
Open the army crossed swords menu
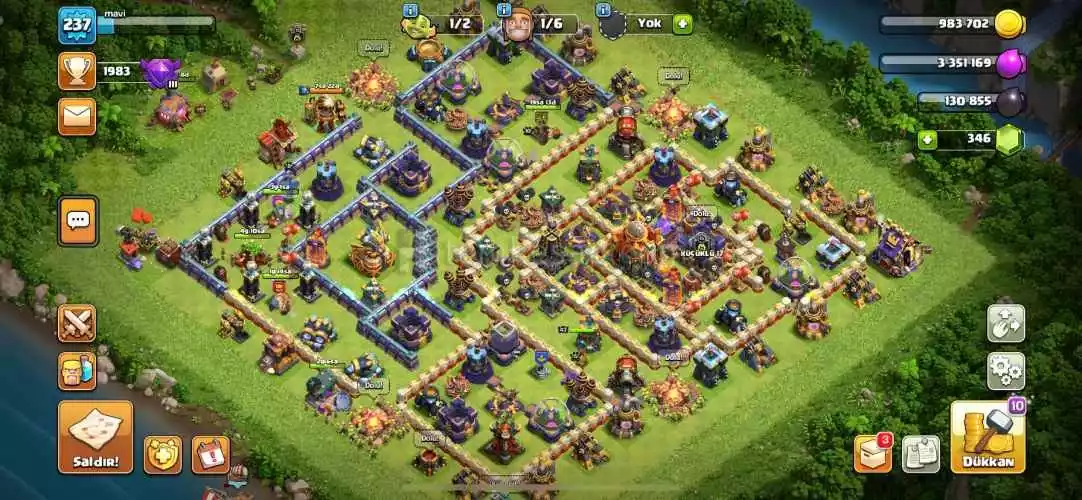coord(77,324)
